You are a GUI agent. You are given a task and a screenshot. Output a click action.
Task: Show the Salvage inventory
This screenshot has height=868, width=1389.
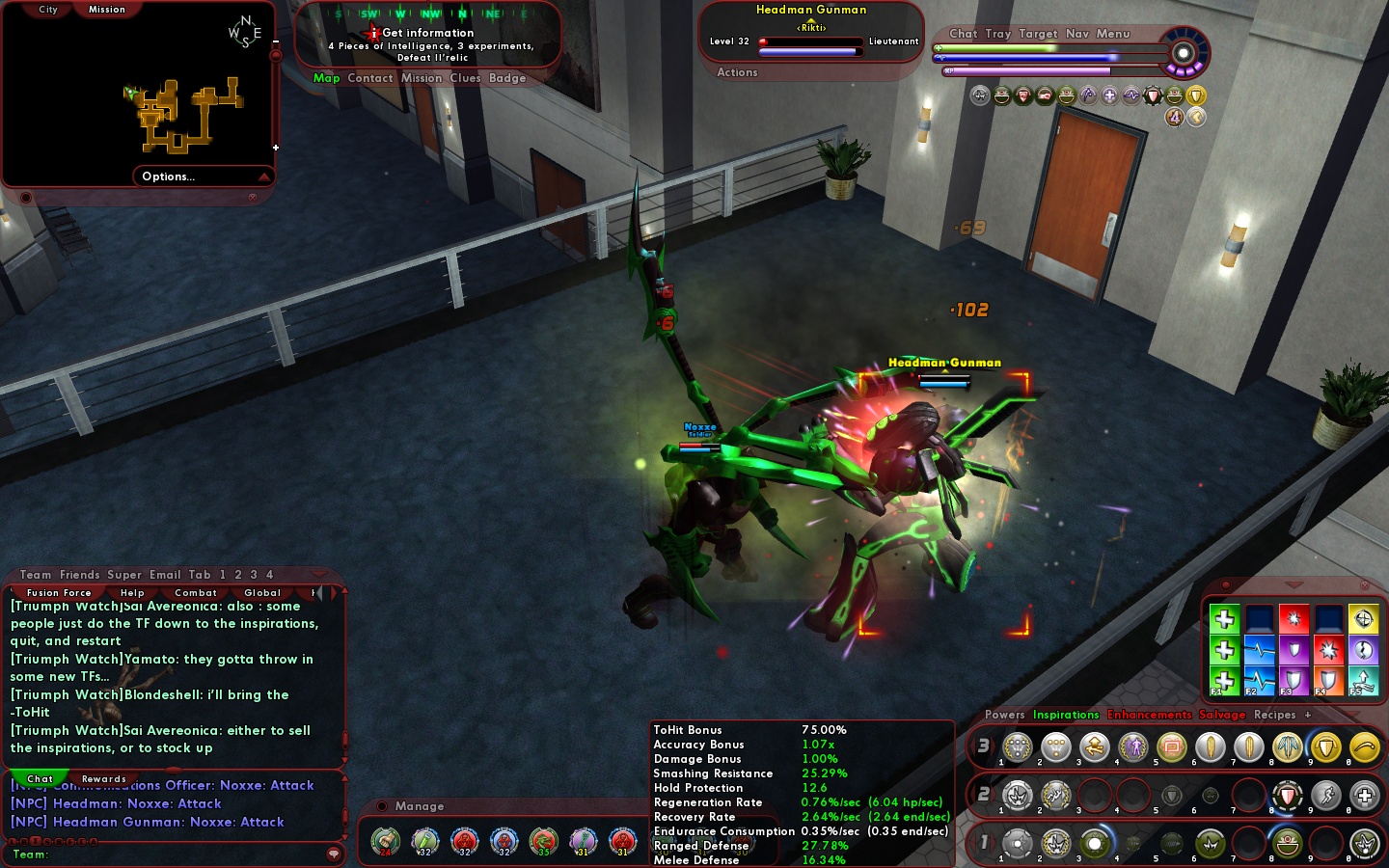pos(1222,715)
